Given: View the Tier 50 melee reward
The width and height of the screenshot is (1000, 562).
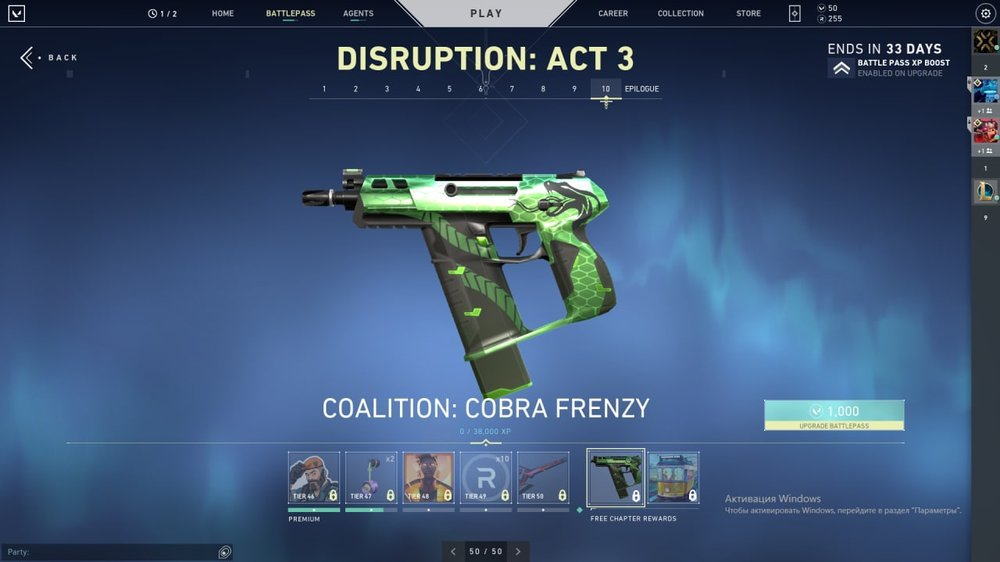Looking at the screenshot, I should click(543, 477).
